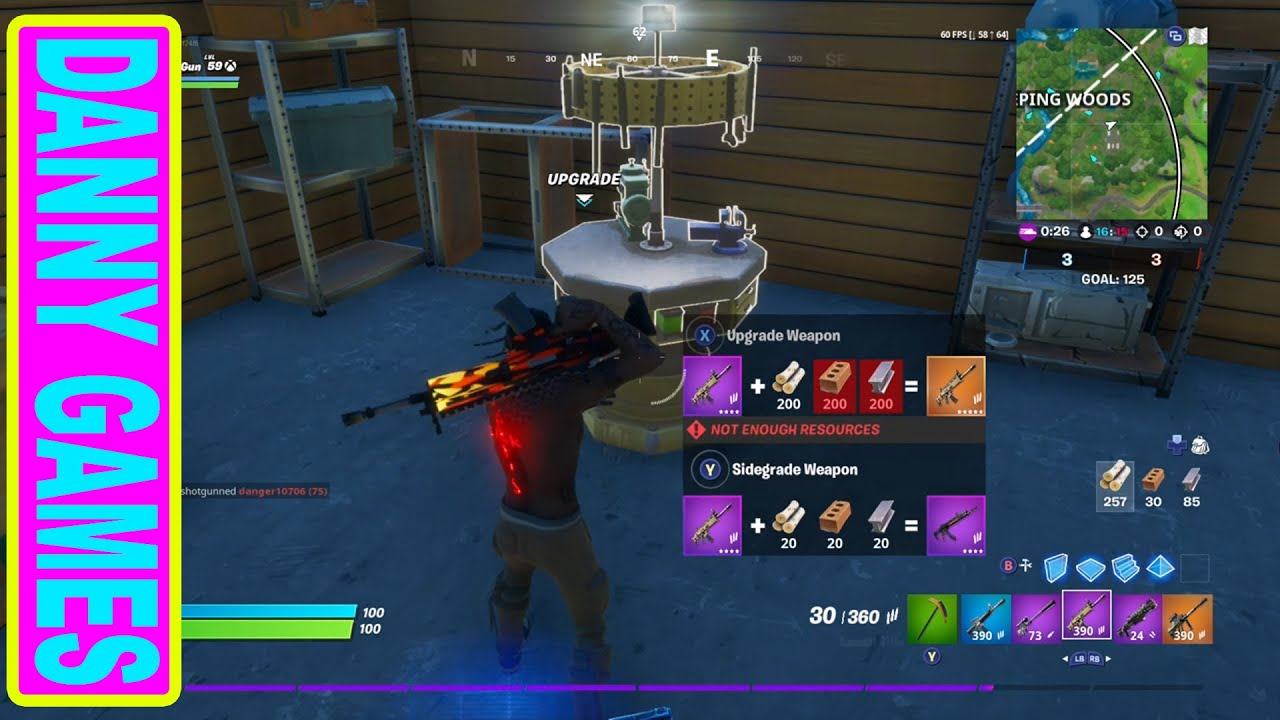Click the left arrow next to LB

(1066, 659)
